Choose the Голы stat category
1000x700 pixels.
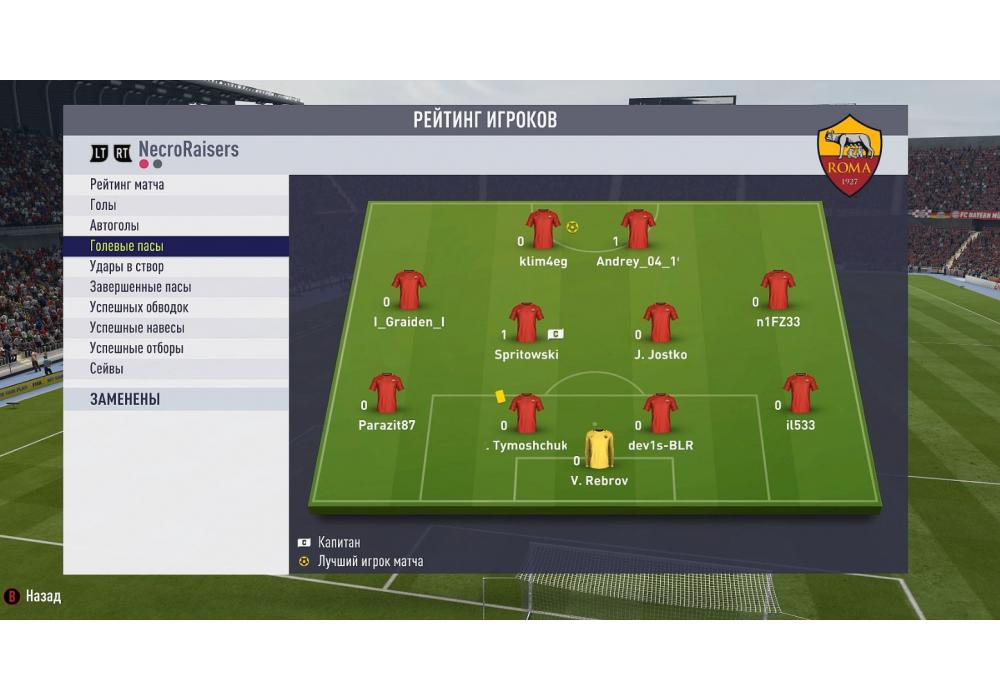point(103,205)
